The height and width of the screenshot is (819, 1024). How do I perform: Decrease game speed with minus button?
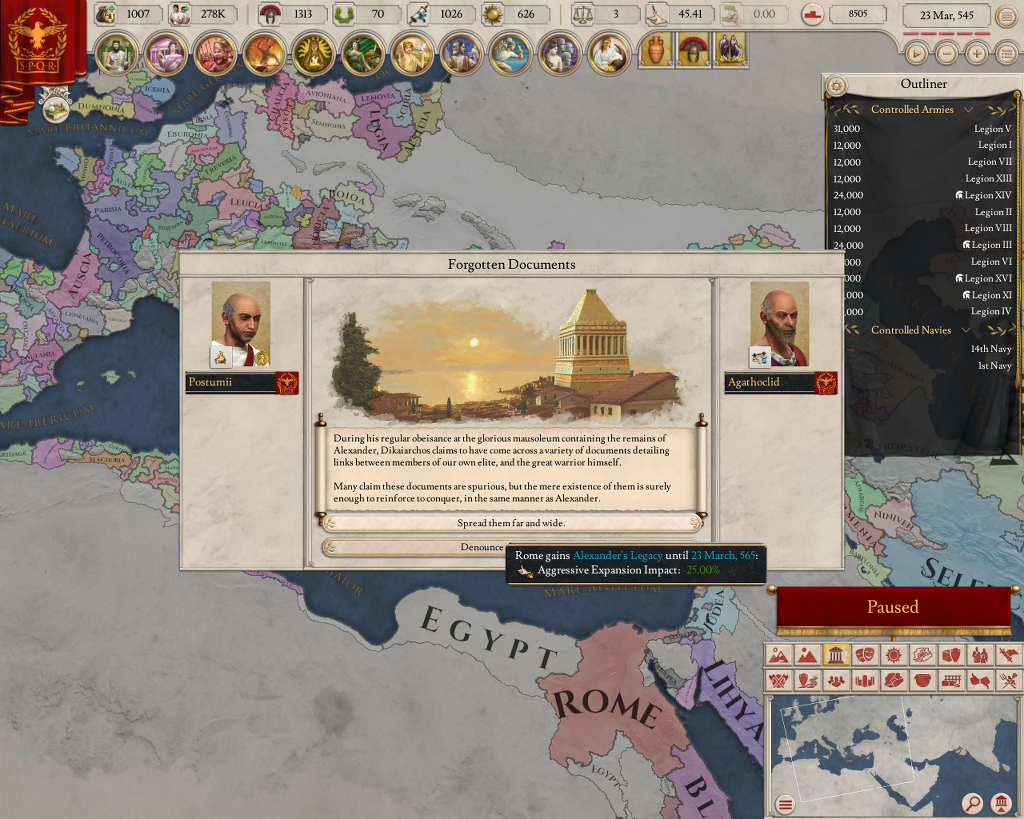tap(946, 54)
